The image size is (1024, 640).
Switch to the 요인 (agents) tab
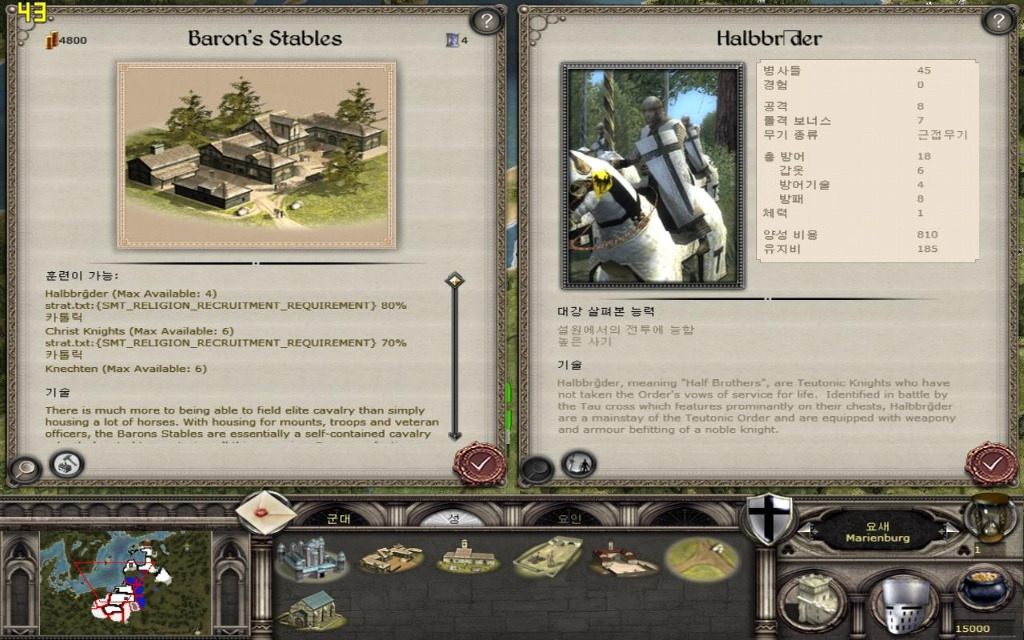tap(568, 518)
